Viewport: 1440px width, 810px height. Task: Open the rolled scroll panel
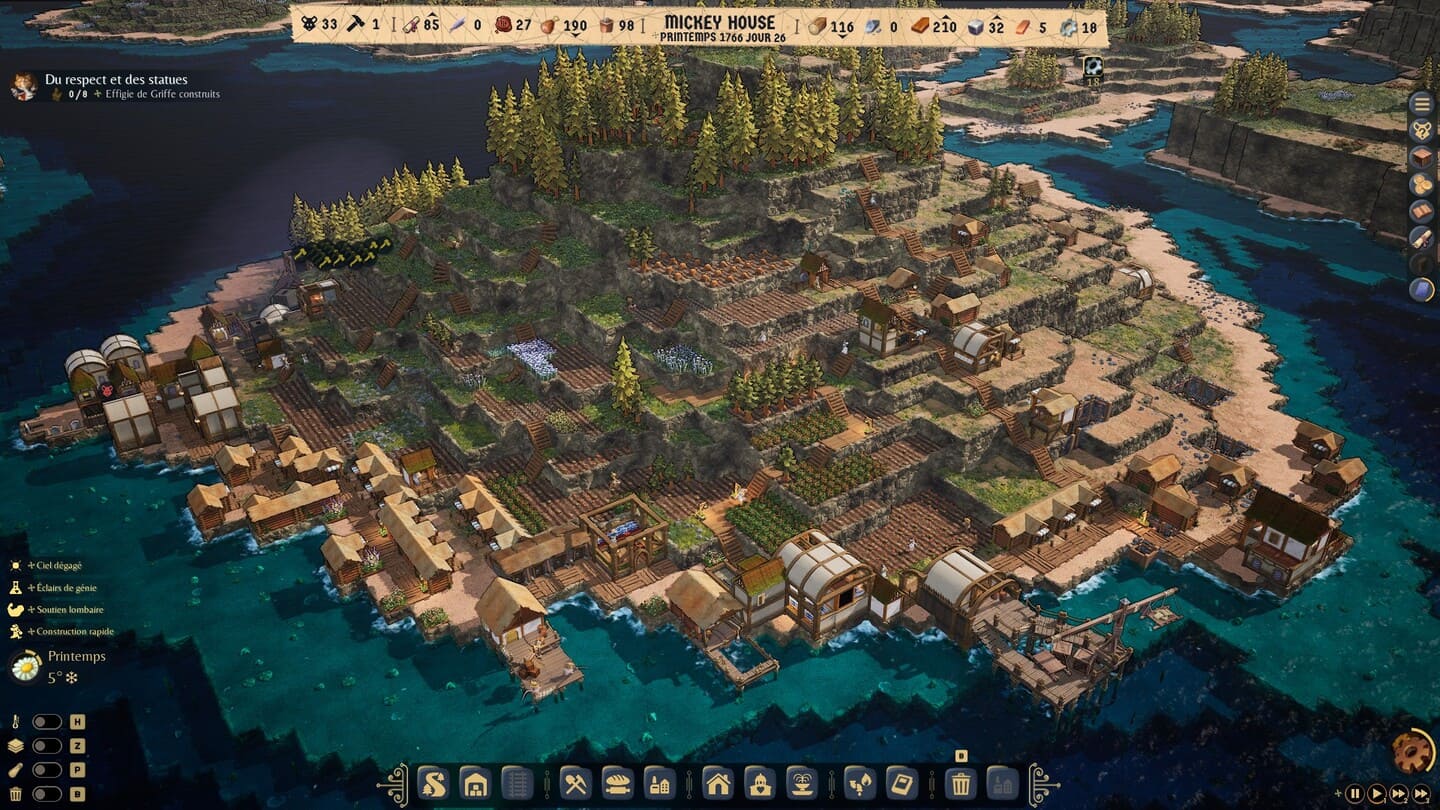[1421, 238]
